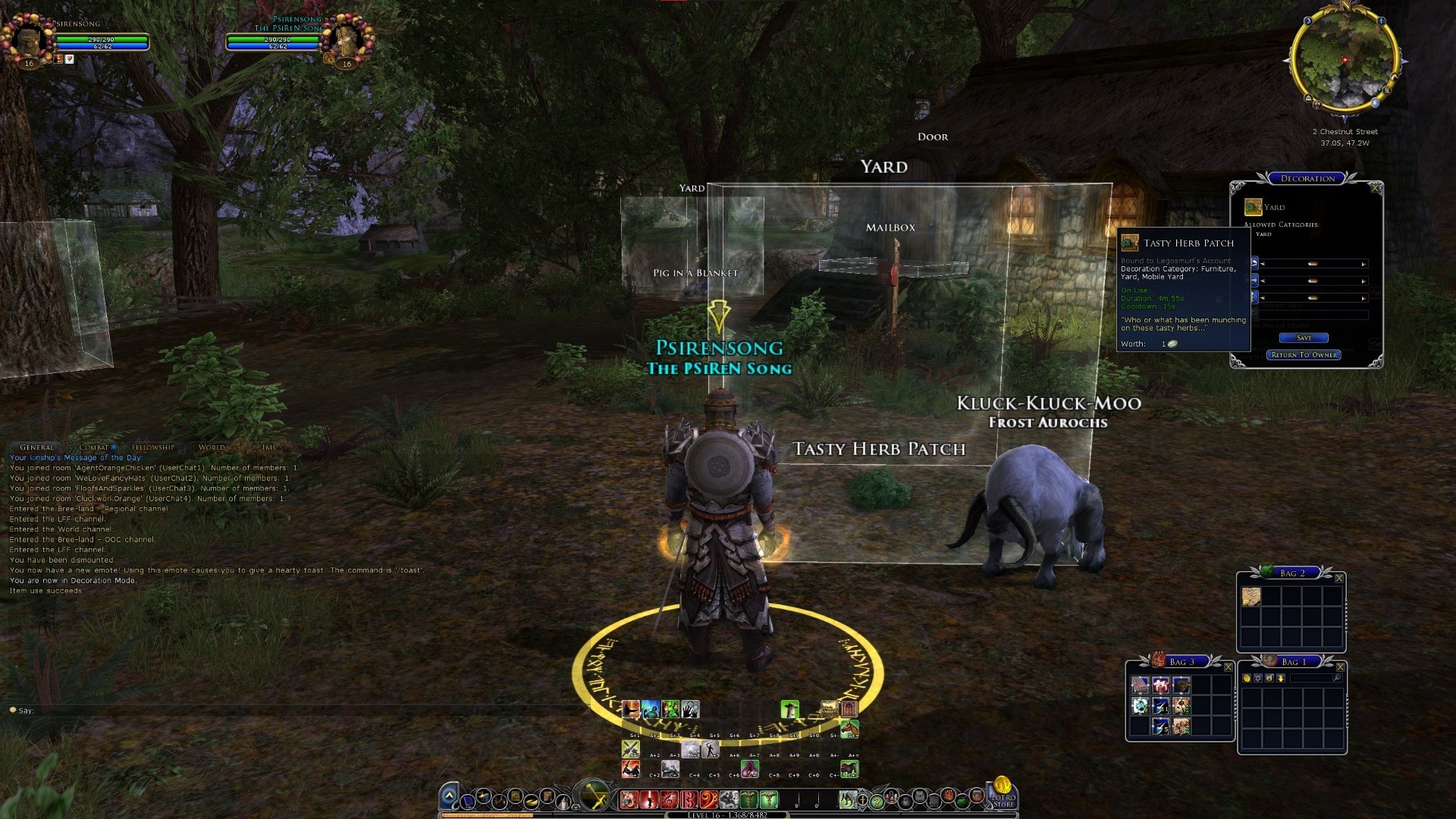Screen dimensions: 1456x819
Task: Click the Return To Owner button
Action: [x=1304, y=355]
